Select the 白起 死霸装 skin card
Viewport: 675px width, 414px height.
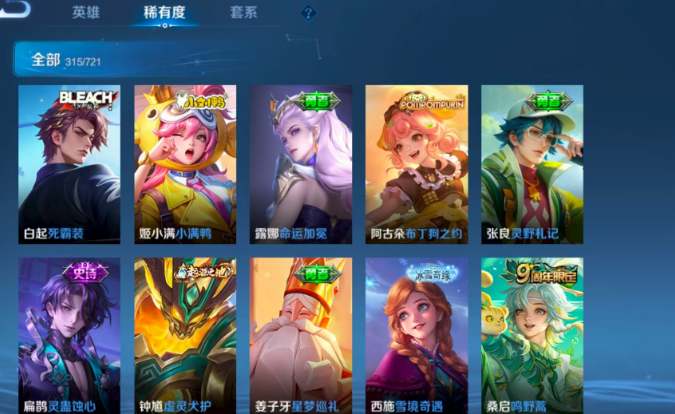69,164
